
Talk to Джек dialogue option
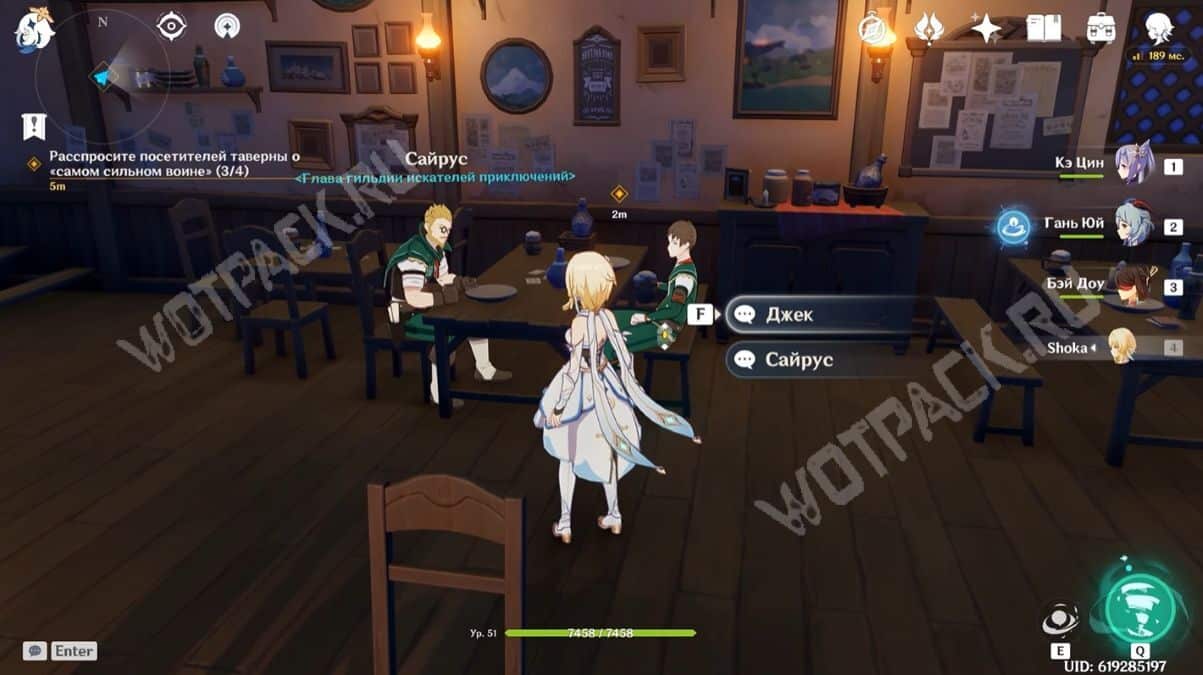click(820, 314)
